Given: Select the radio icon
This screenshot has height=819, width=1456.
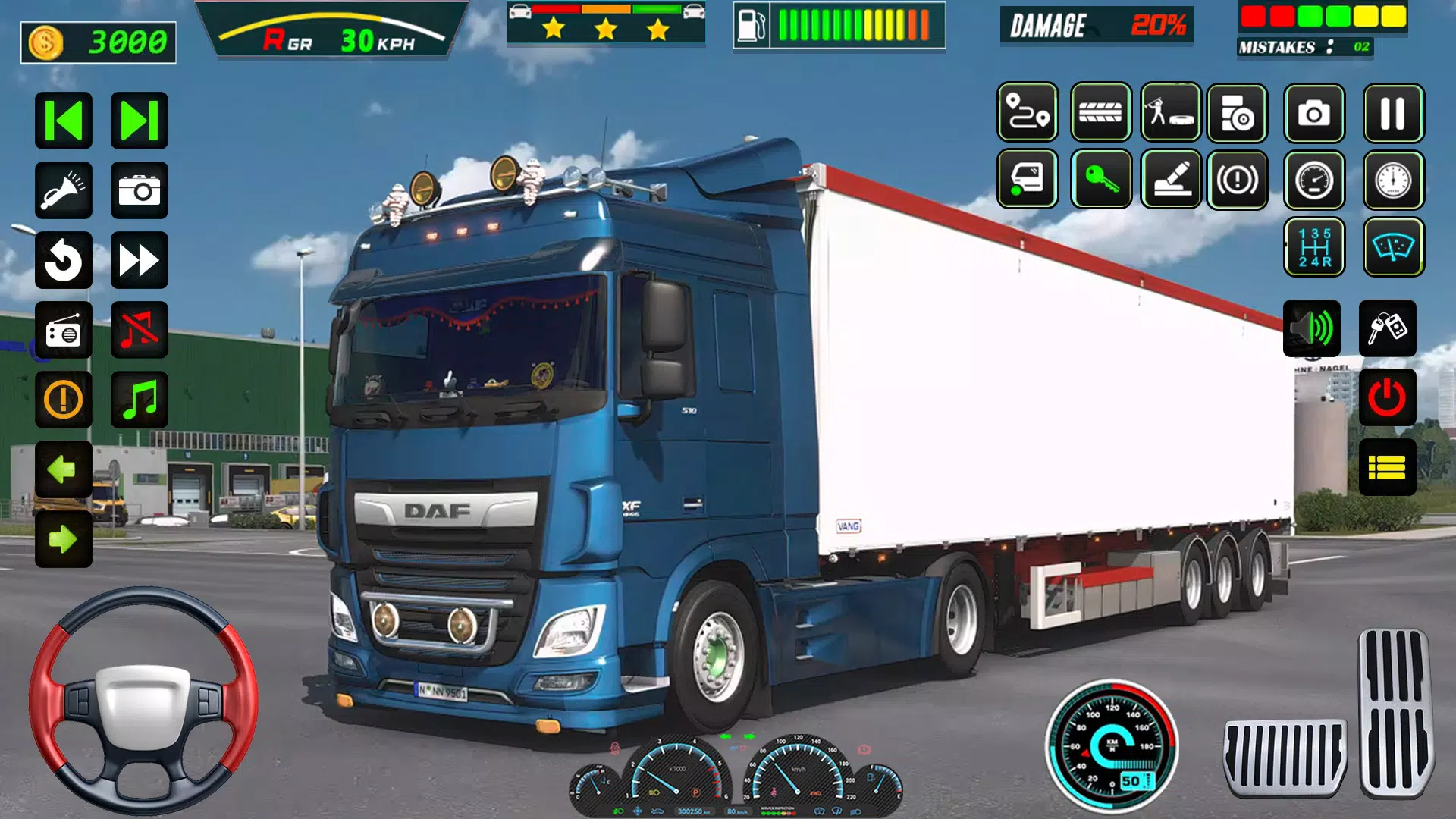Looking at the screenshot, I should tap(64, 331).
